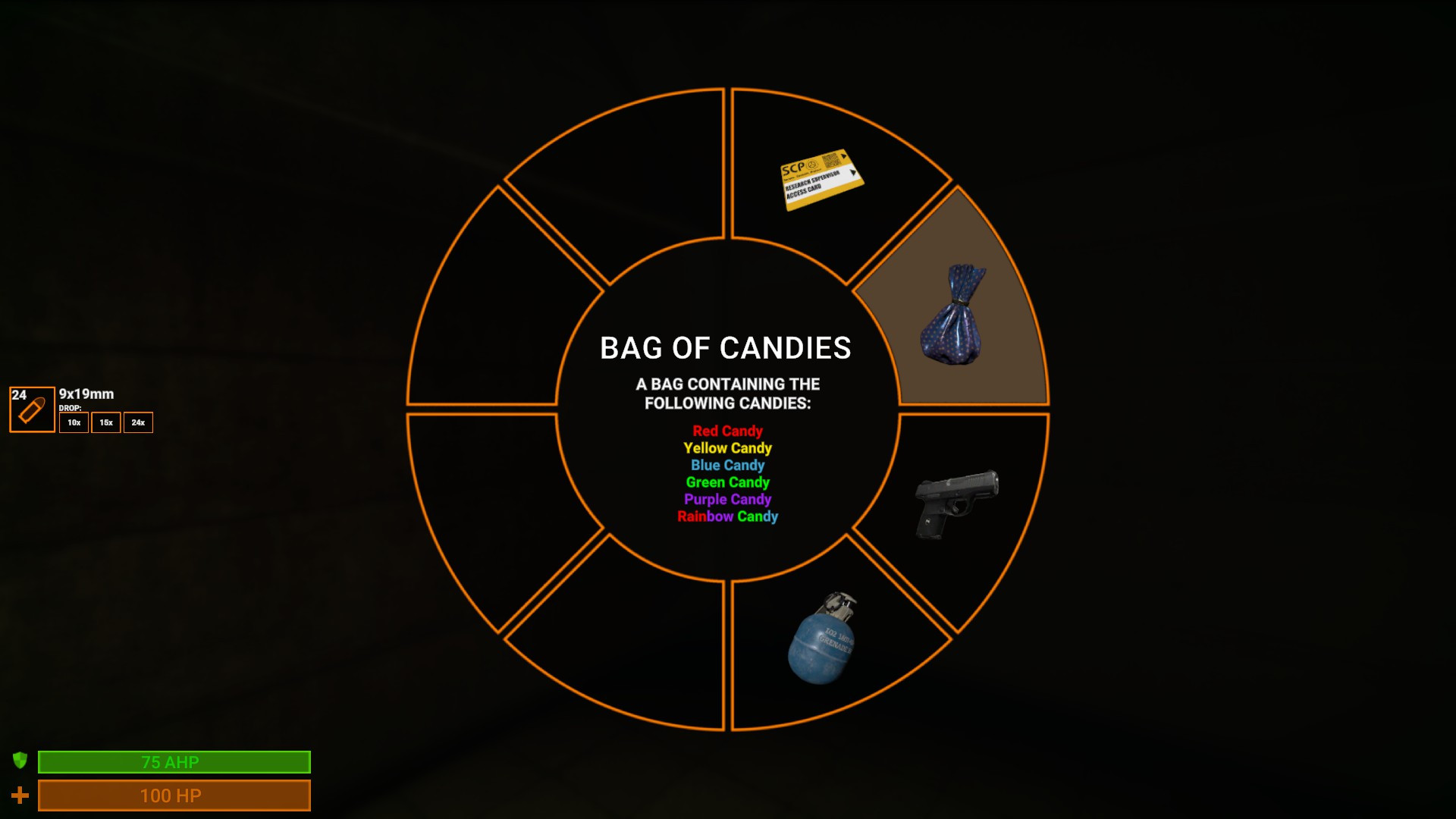Image resolution: width=1456 pixels, height=819 pixels.
Task: Drop 15x of the 9x19mm ammo
Action: coord(105,422)
